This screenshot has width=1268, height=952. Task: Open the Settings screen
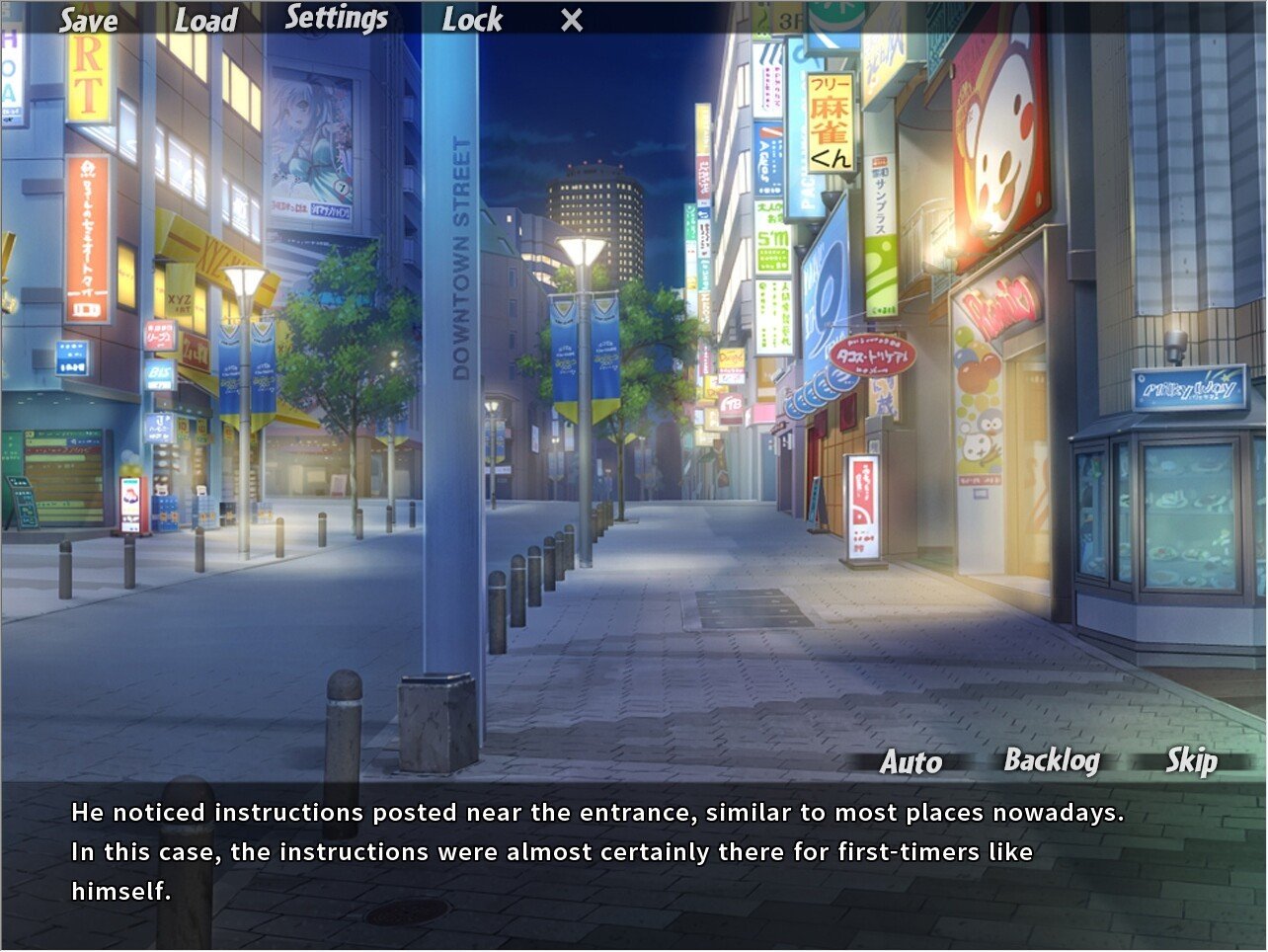[336, 19]
